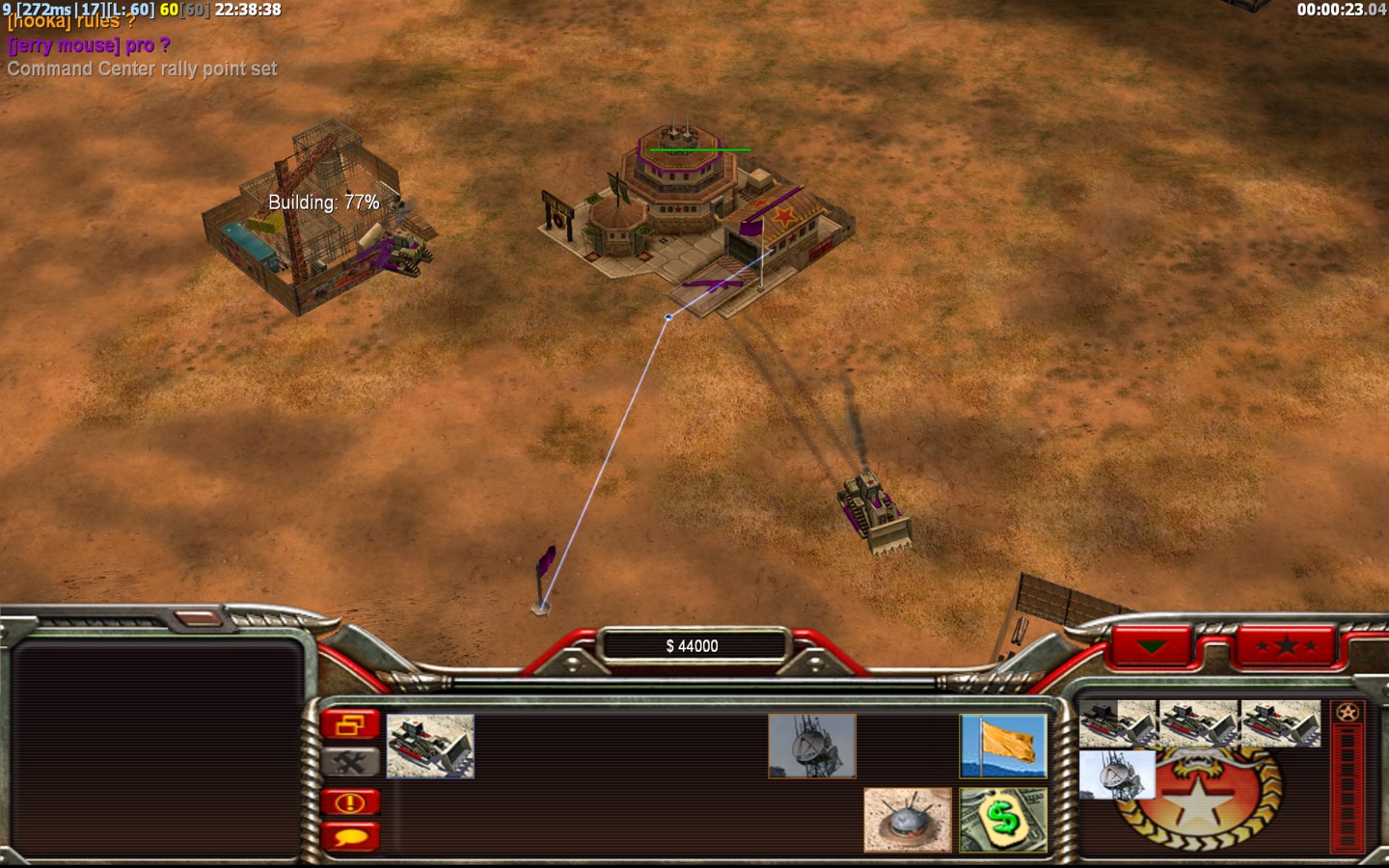Open the three-star General's Powers menu
This screenshot has height=868, width=1389.
pyautogui.click(x=1286, y=646)
